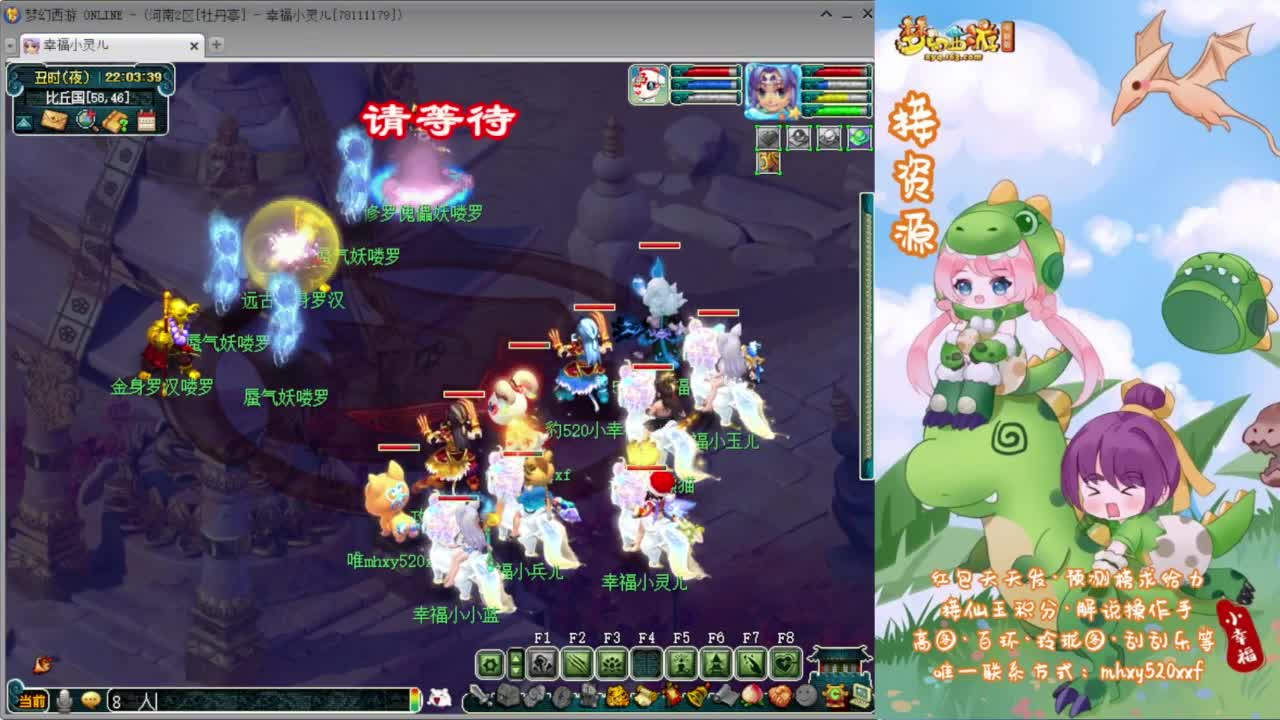Image resolution: width=1280 pixels, height=720 pixels.
Task: Use the F1 skill shortcut icon
Action: click(x=541, y=661)
